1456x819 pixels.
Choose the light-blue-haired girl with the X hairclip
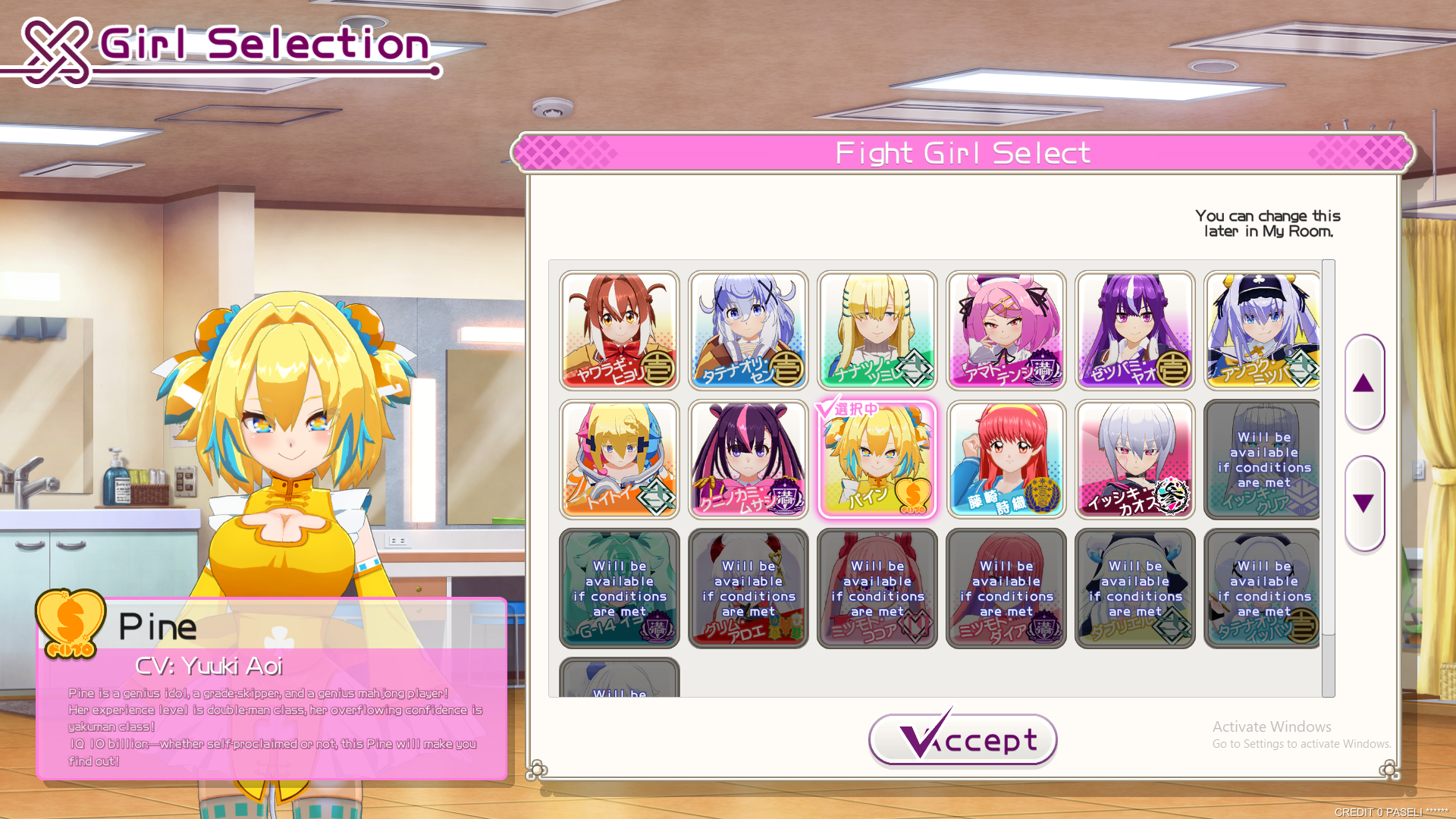[x=748, y=331]
